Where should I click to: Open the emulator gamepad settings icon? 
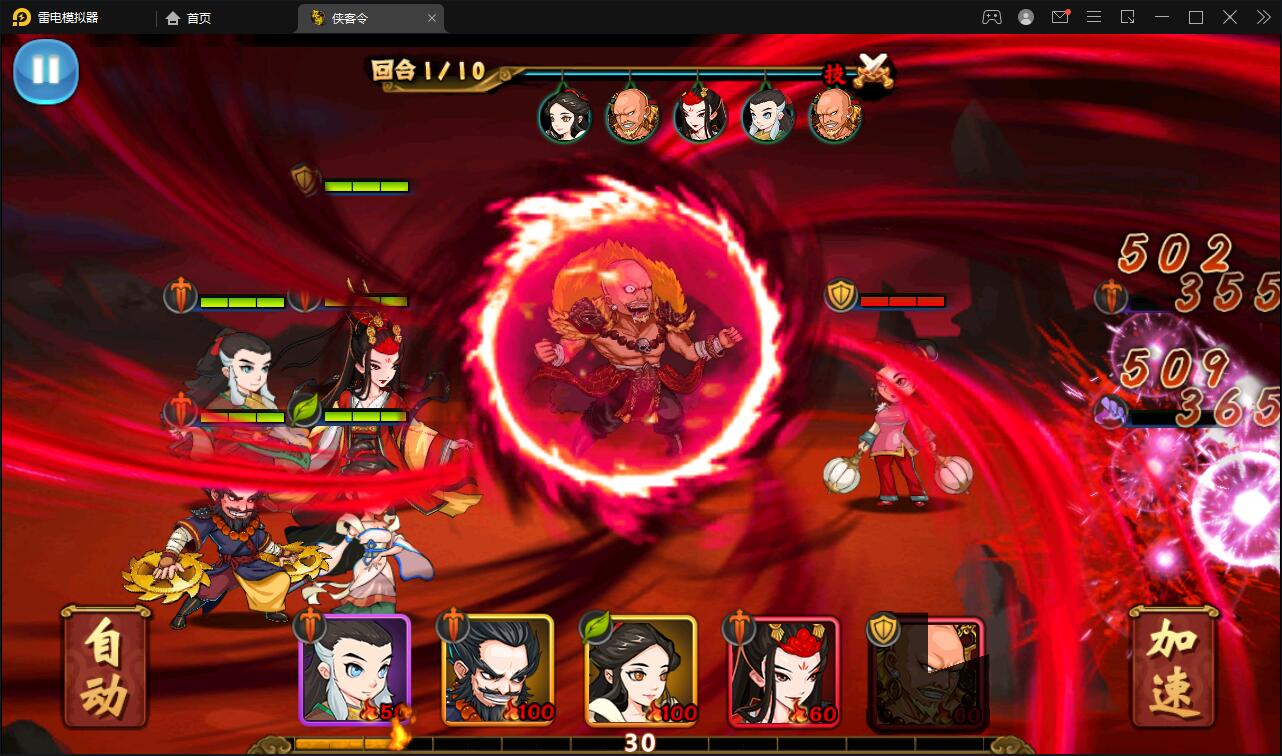click(991, 17)
